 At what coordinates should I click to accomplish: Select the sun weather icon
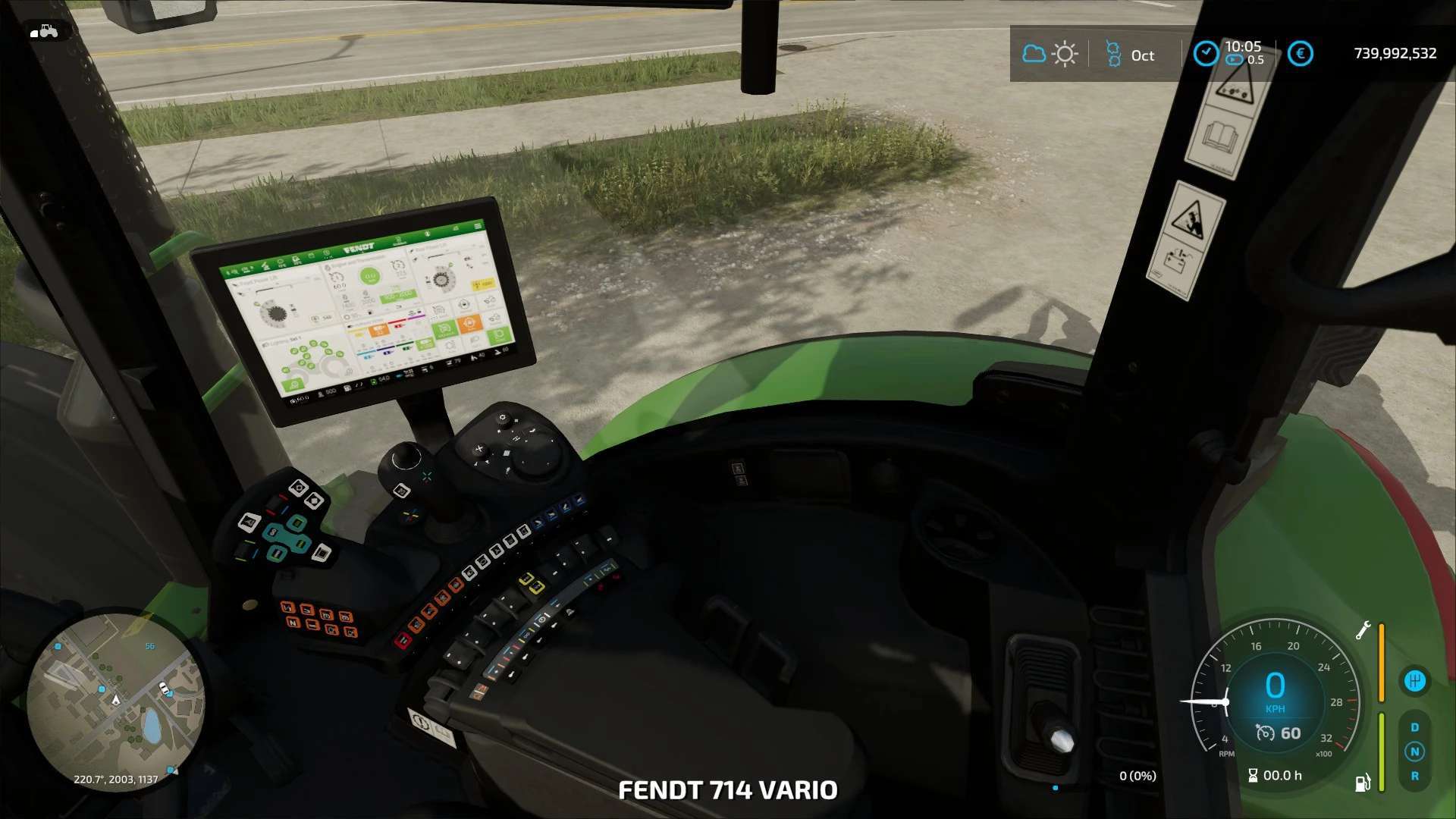pyautogui.click(x=1065, y=54)
